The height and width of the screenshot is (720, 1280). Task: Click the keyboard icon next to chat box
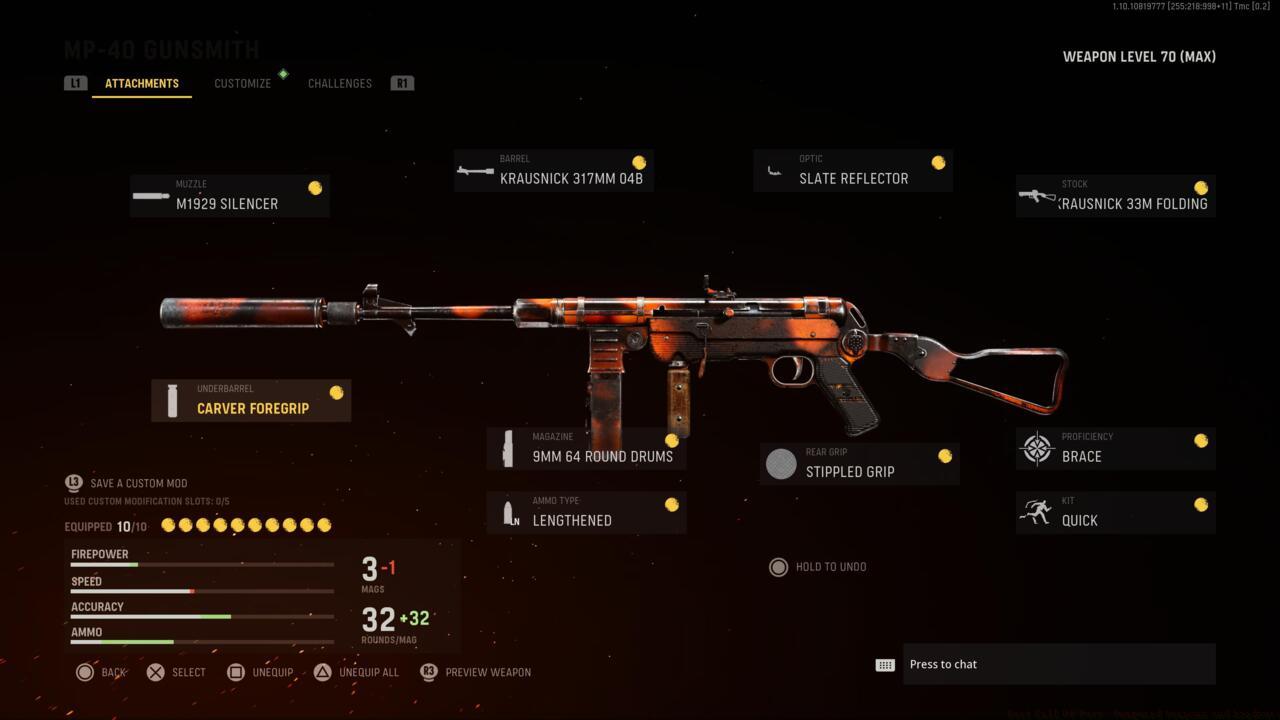[886, 664]
